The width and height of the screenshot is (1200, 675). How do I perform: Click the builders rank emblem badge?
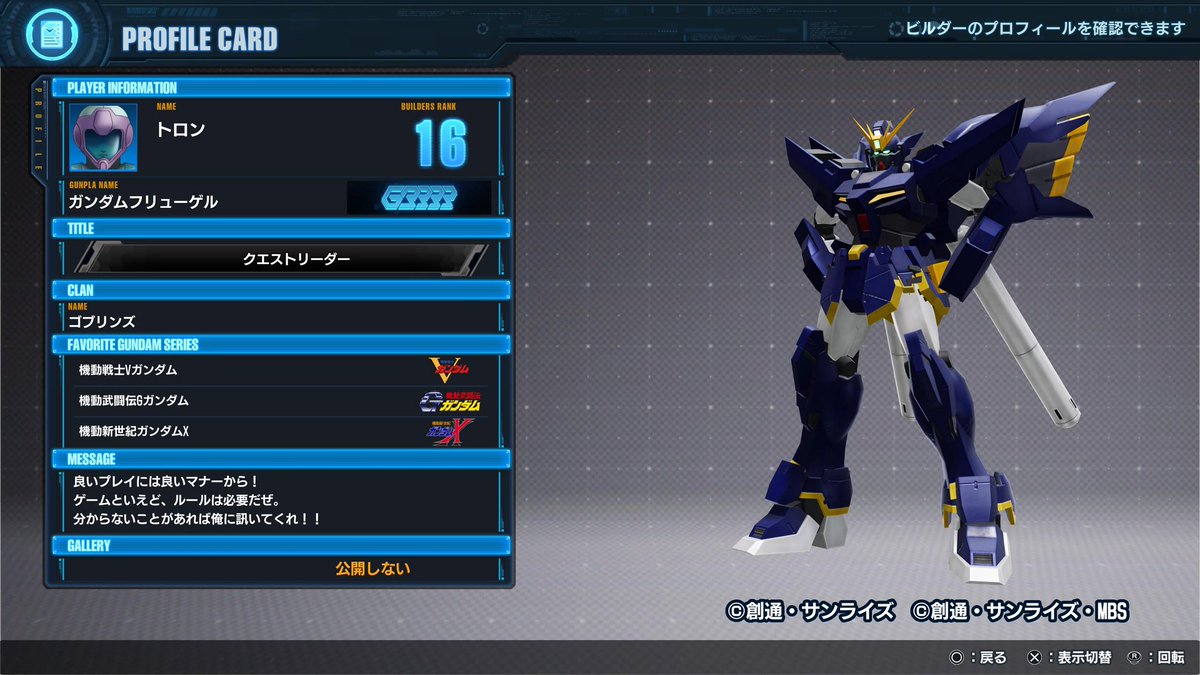click(418, 198)
